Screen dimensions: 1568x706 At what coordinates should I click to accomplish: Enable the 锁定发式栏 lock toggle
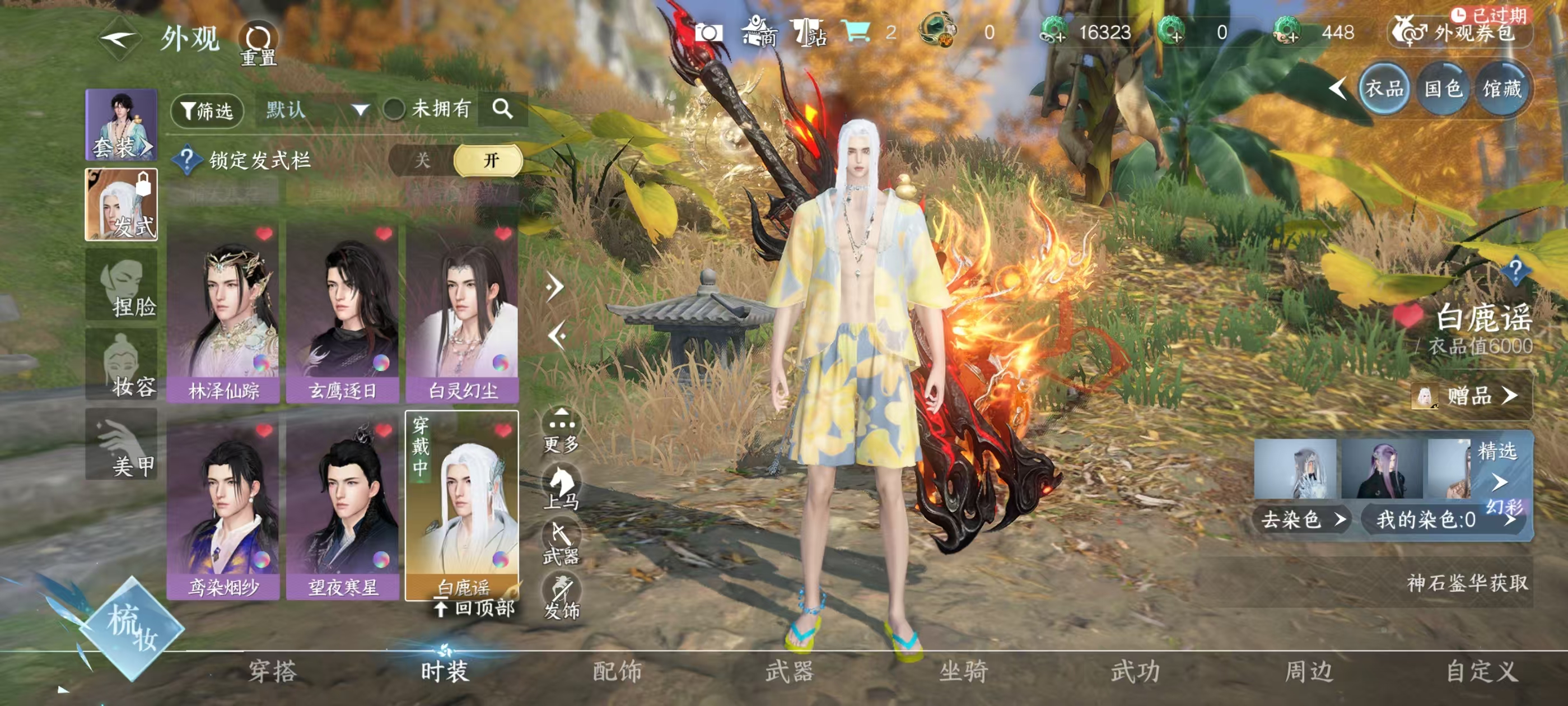pyautogui.click(x=487, y=160)
